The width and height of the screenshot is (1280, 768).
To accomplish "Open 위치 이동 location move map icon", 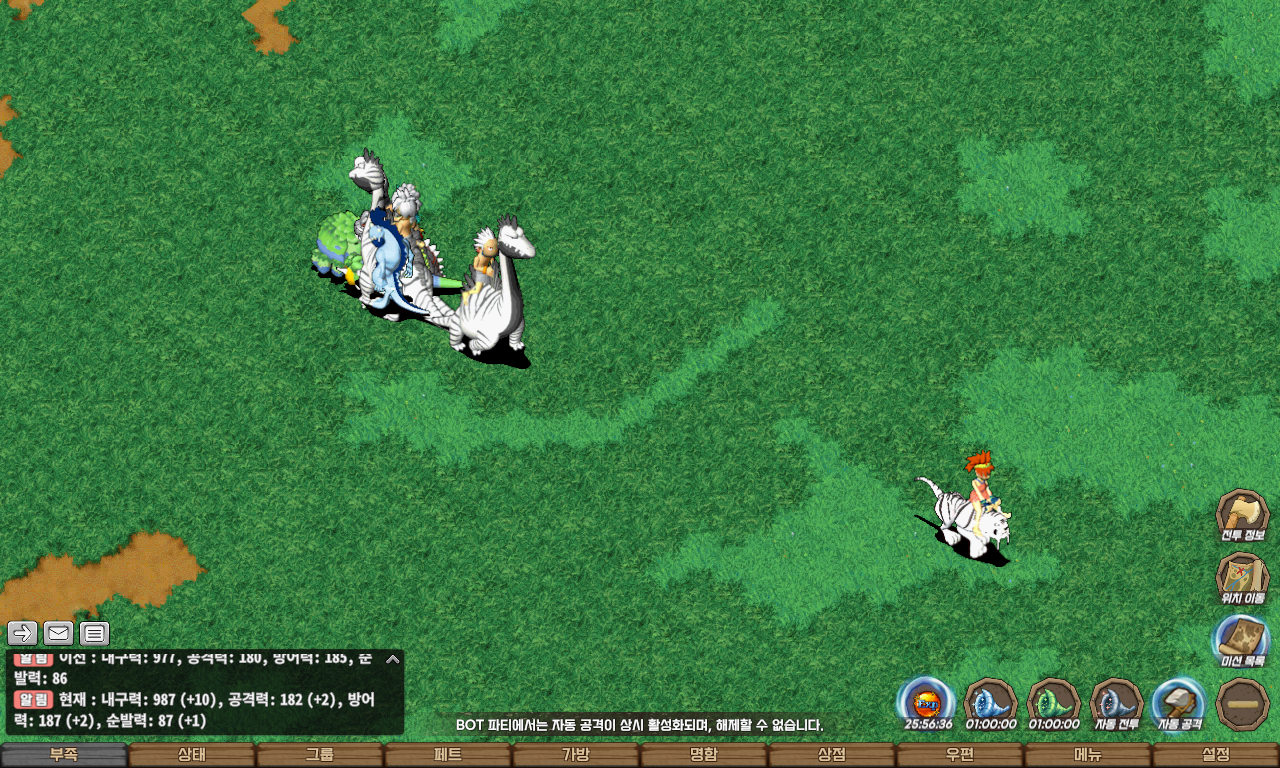I will [1242, 579].
